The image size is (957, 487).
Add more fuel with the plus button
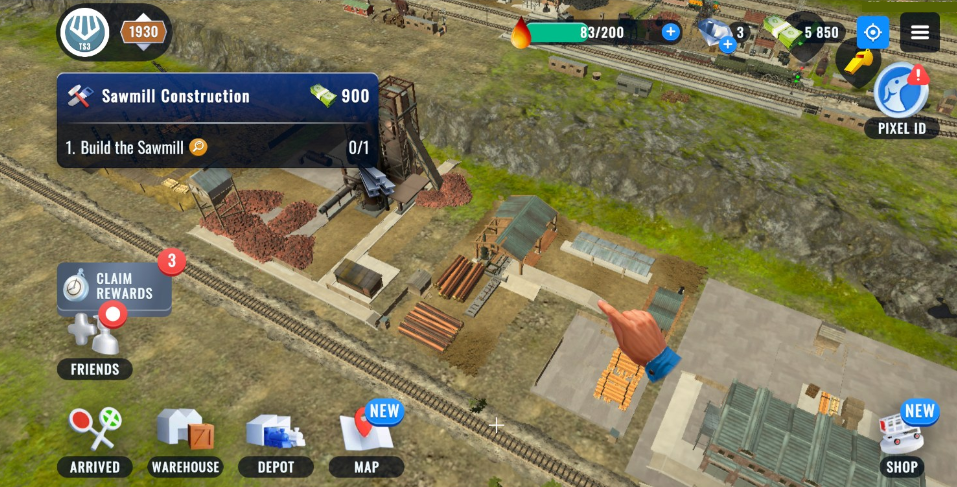pyautogui.click(x=670, y=32)
